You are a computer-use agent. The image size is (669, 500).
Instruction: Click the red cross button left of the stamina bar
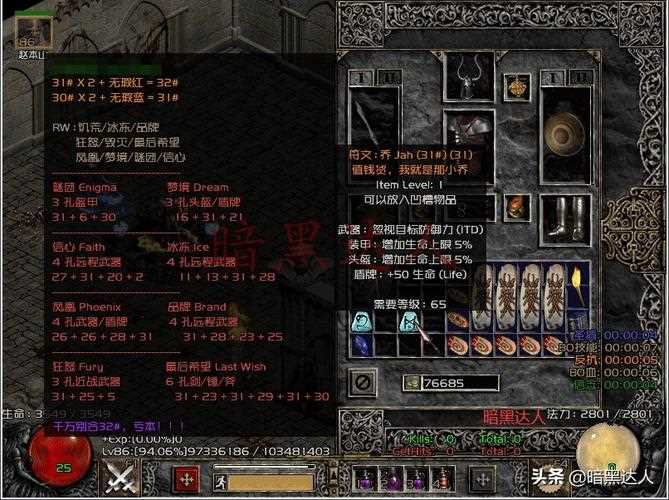(185, 479)
